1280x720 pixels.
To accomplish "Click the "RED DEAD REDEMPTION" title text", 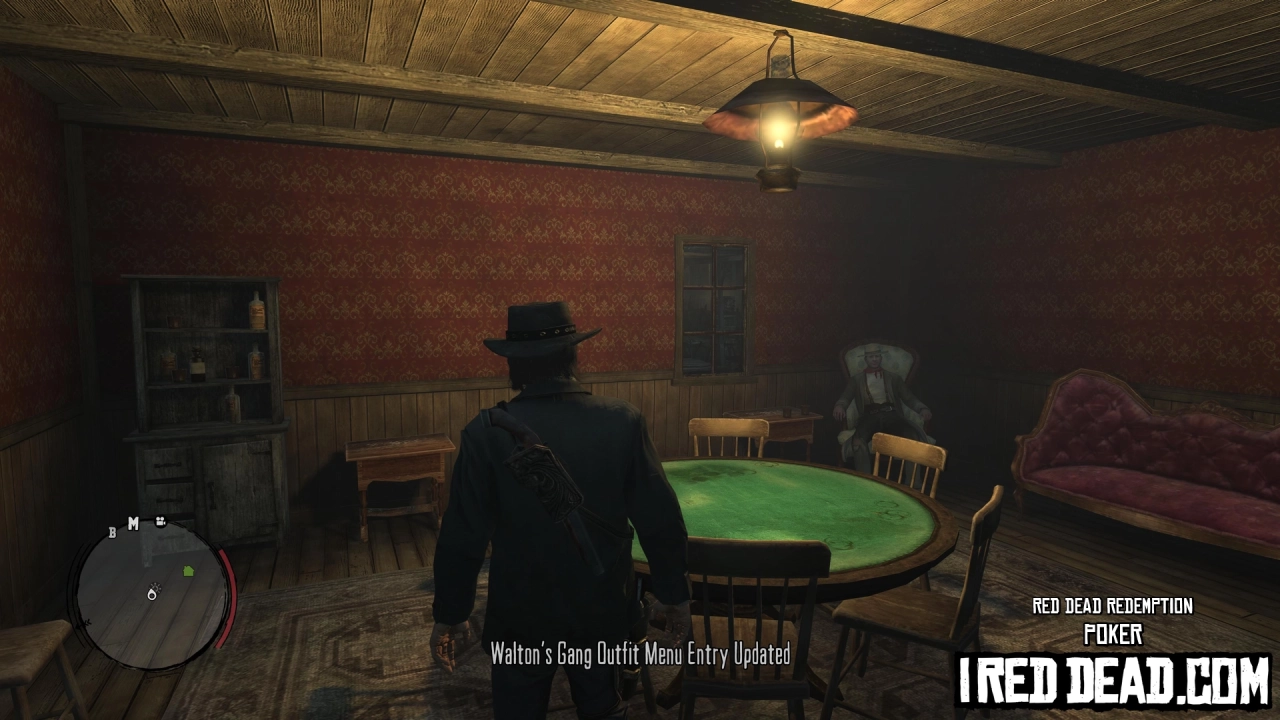I will tap(1113, 604).
